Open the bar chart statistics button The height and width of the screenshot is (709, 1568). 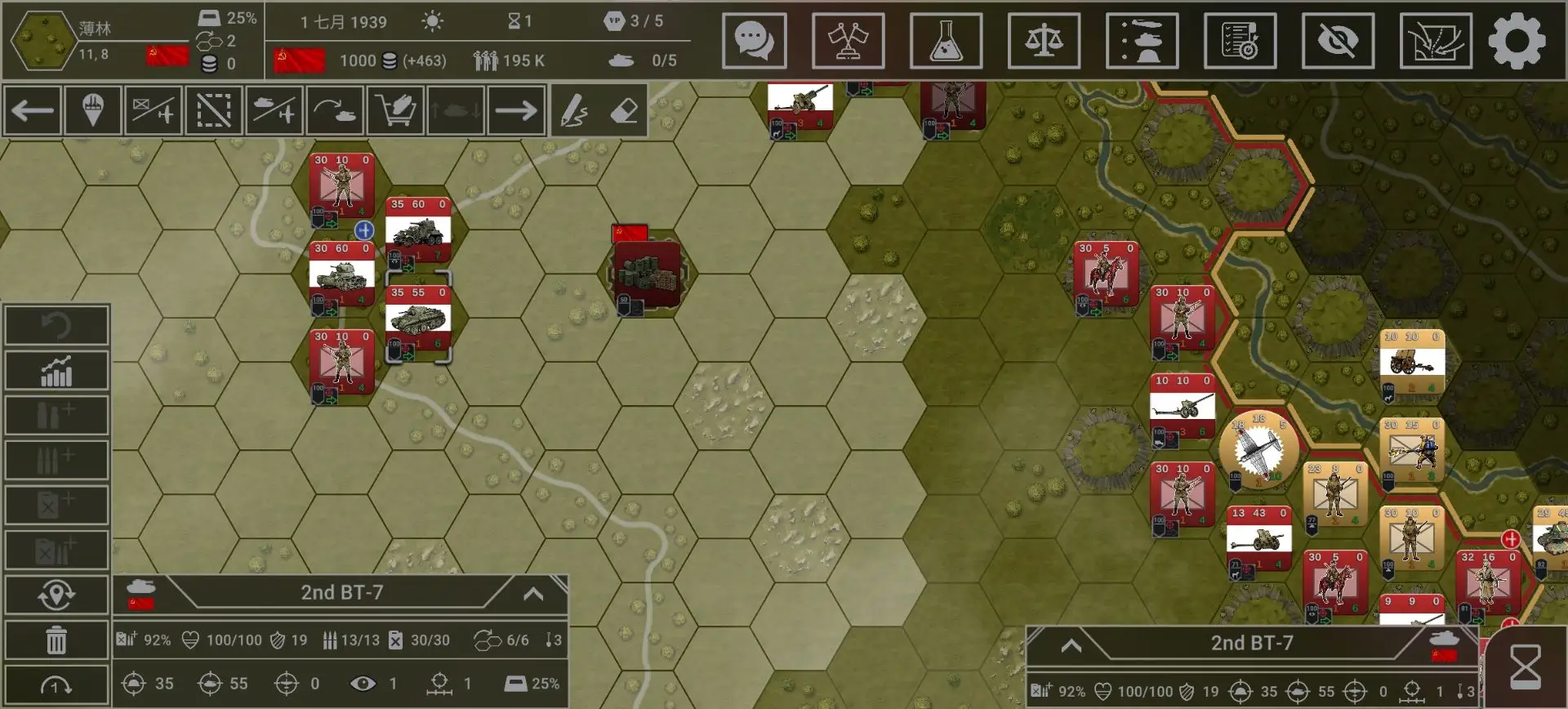pyautogui.click(x=56, y=371)
